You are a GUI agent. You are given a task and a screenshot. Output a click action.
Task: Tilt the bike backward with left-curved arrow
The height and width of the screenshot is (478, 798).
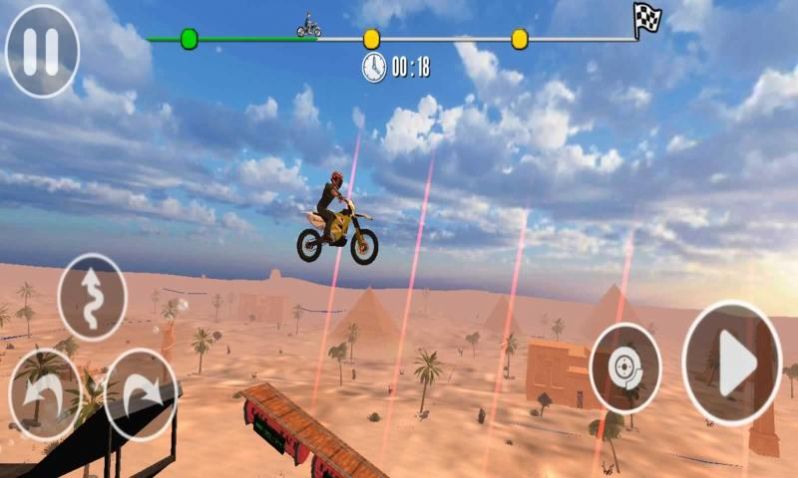click(x=43, y=394)
